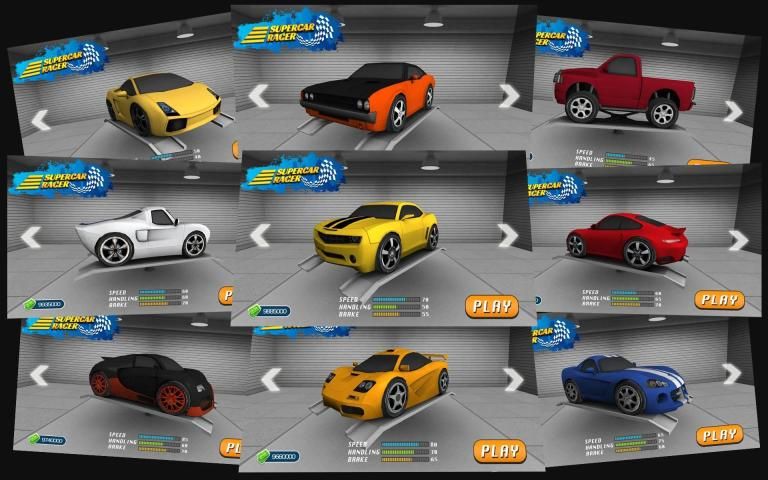Go to next car after orange-black muscle car
The image size is (768, 480).
(x=509, y=95)
